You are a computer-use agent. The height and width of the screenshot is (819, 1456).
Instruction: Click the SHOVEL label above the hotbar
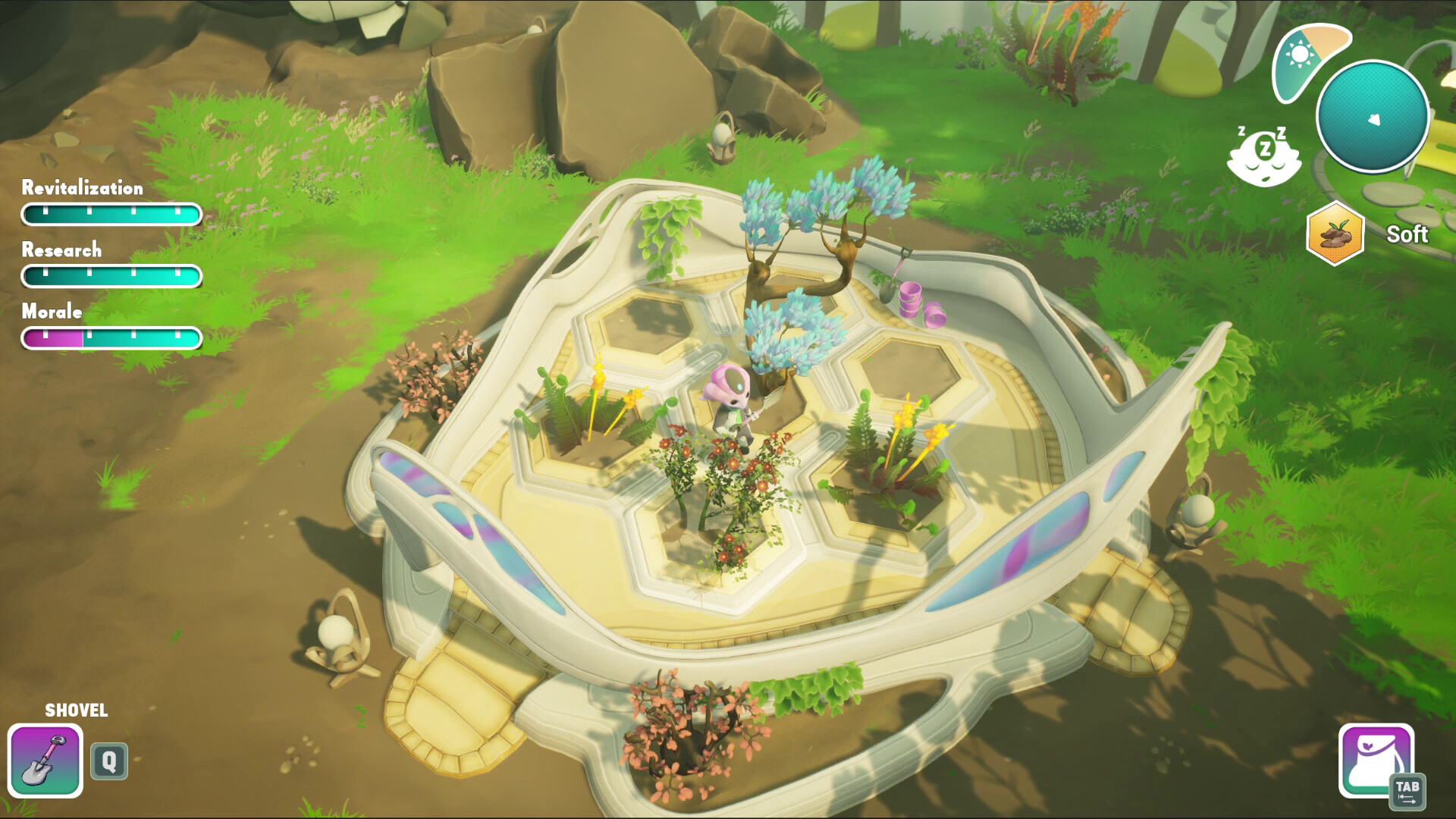[77, 711]
